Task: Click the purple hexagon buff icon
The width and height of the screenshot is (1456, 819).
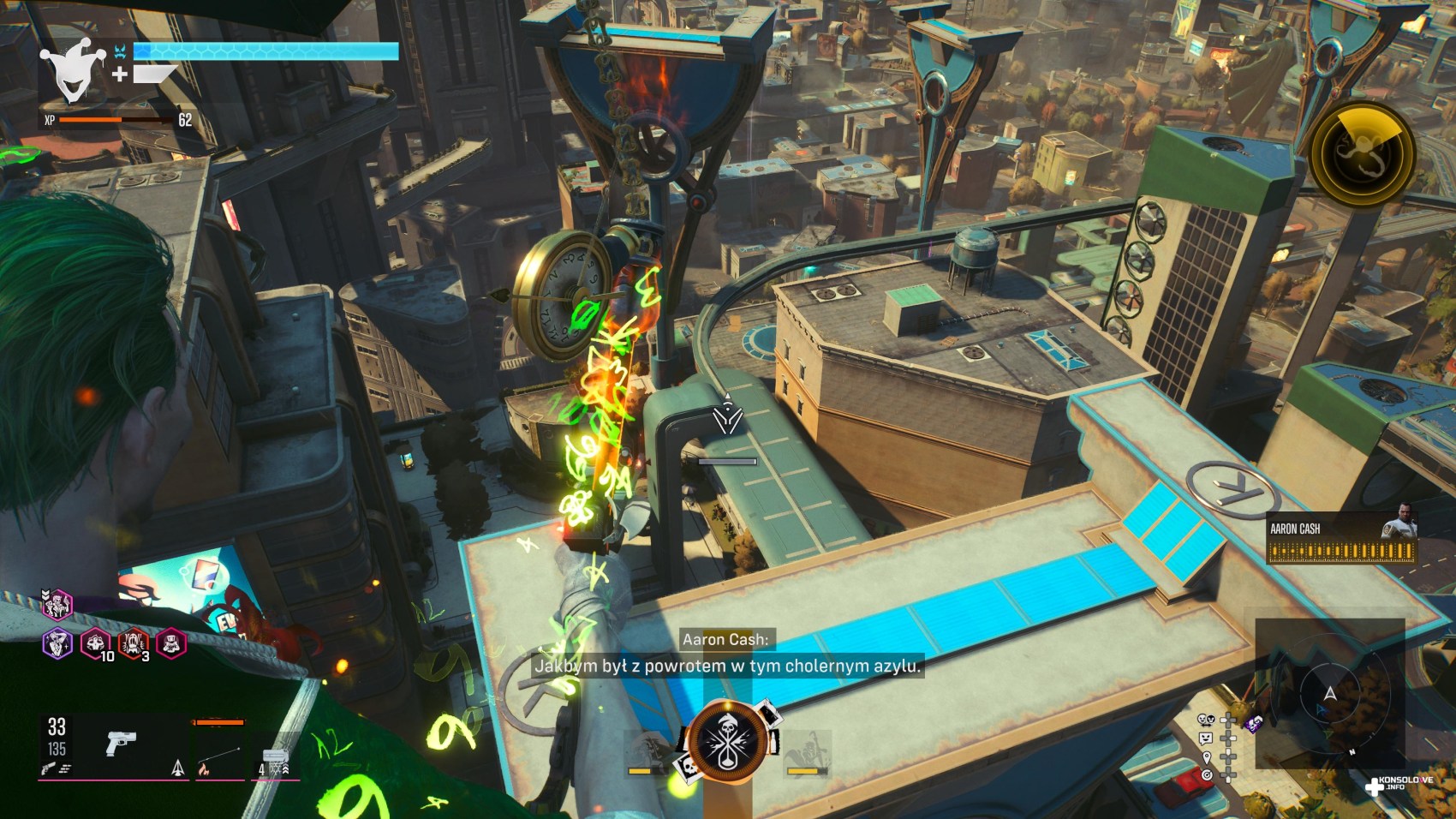Action: (57, 643)
